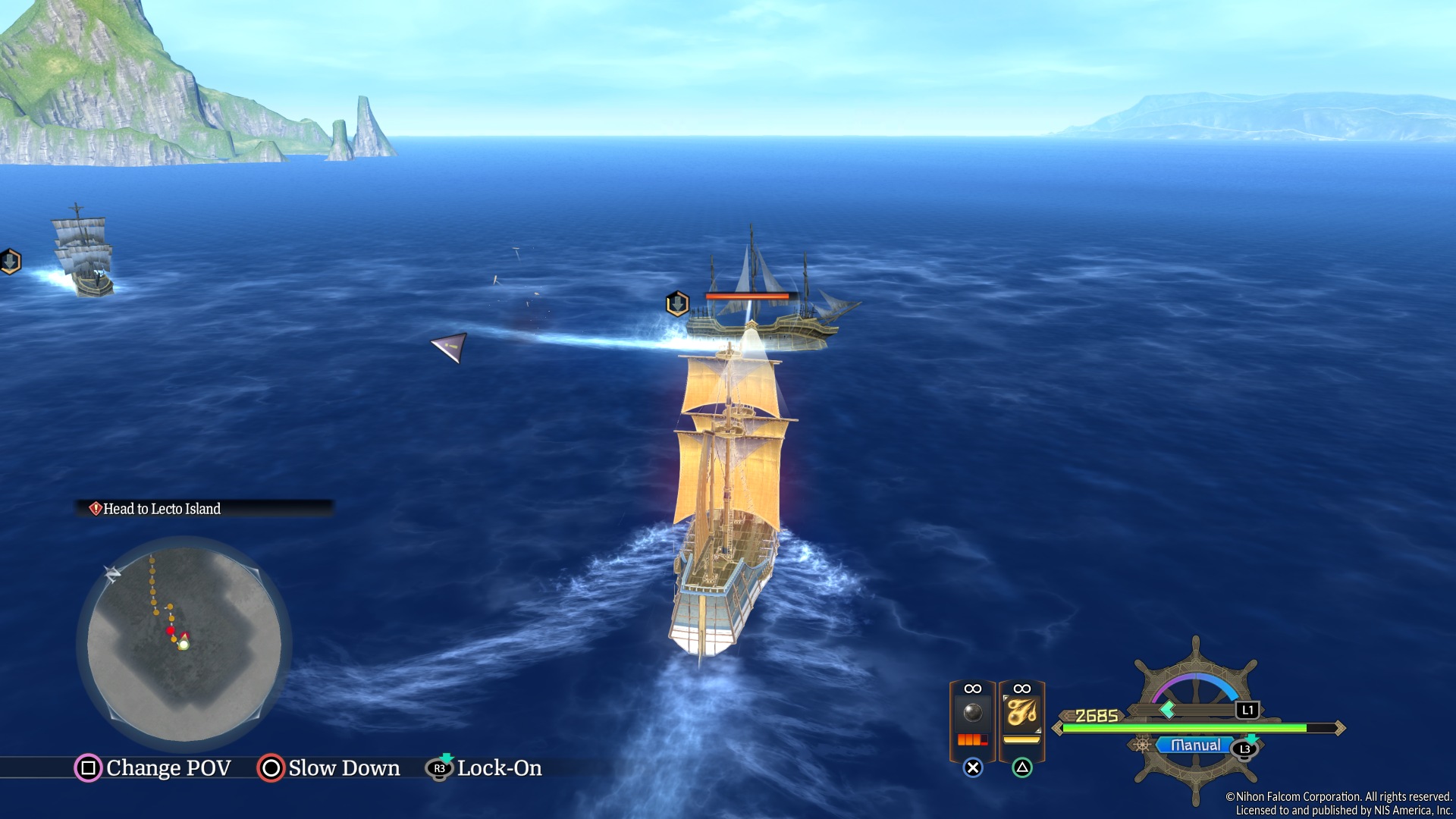Click the hexagon marker beside the enemy health bar
Image resolution: width=1456 pixels, height=819 pixels.
[x=677, y=303]
